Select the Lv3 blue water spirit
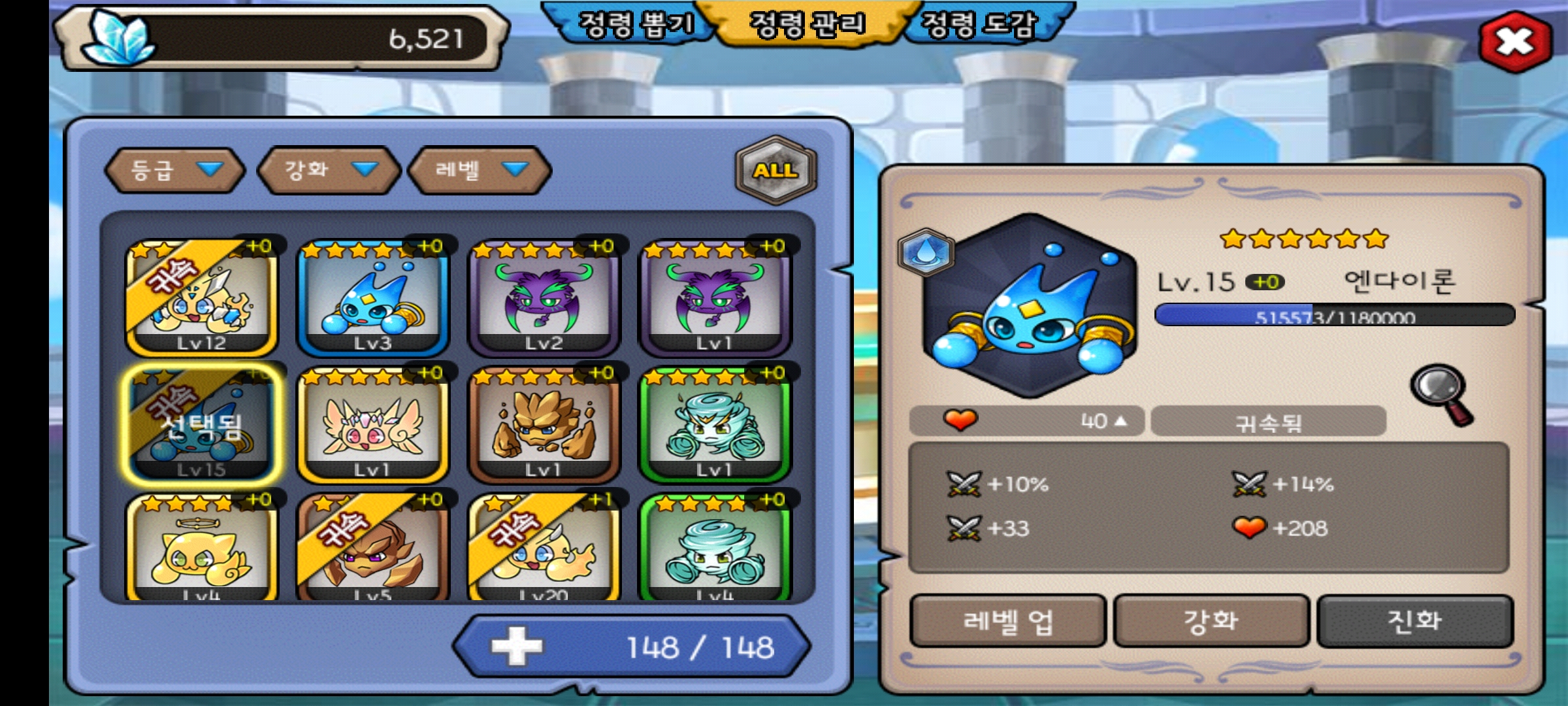 [372, 298]
